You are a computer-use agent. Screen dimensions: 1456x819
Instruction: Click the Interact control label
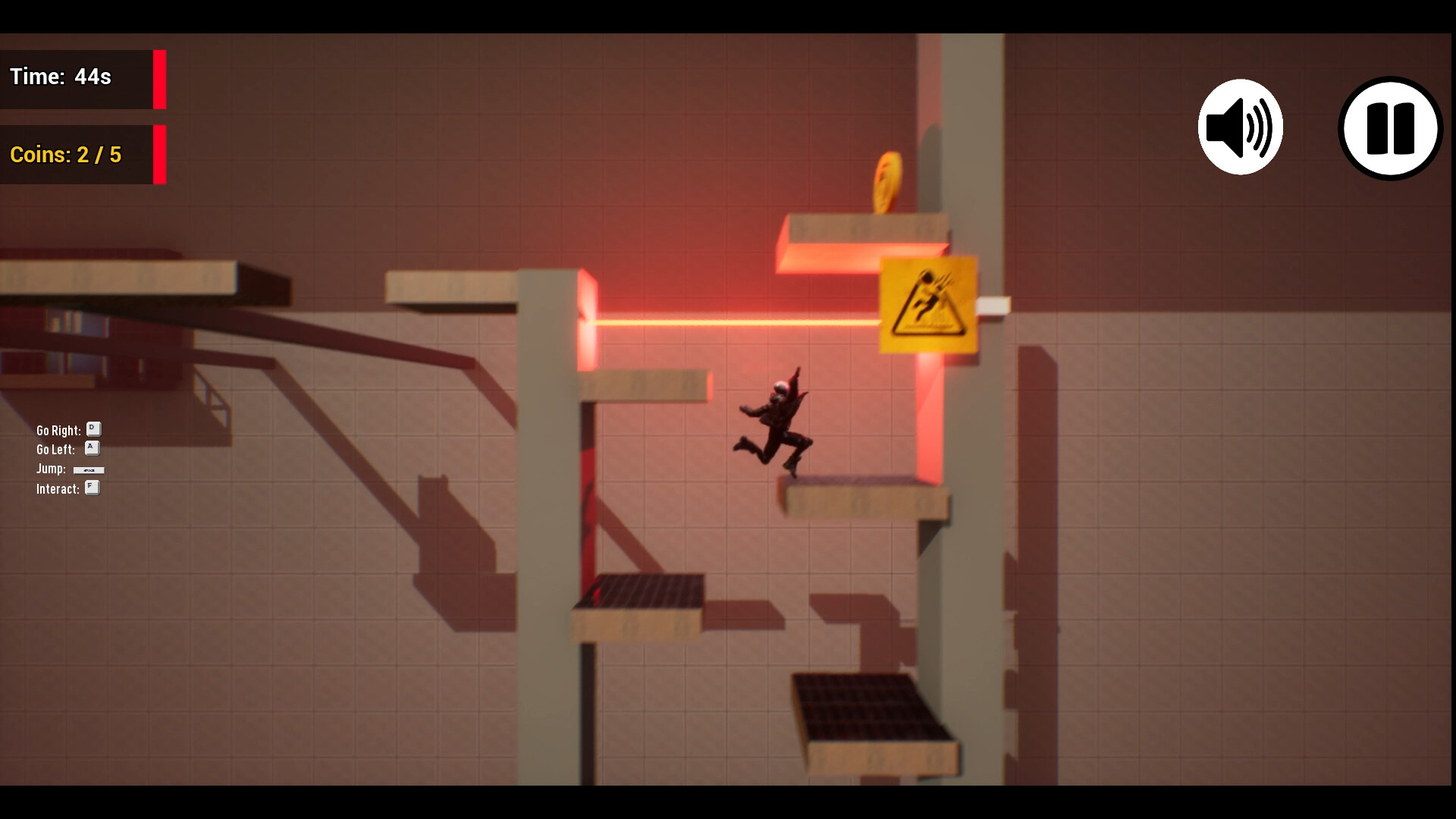[x=58, y=488]
